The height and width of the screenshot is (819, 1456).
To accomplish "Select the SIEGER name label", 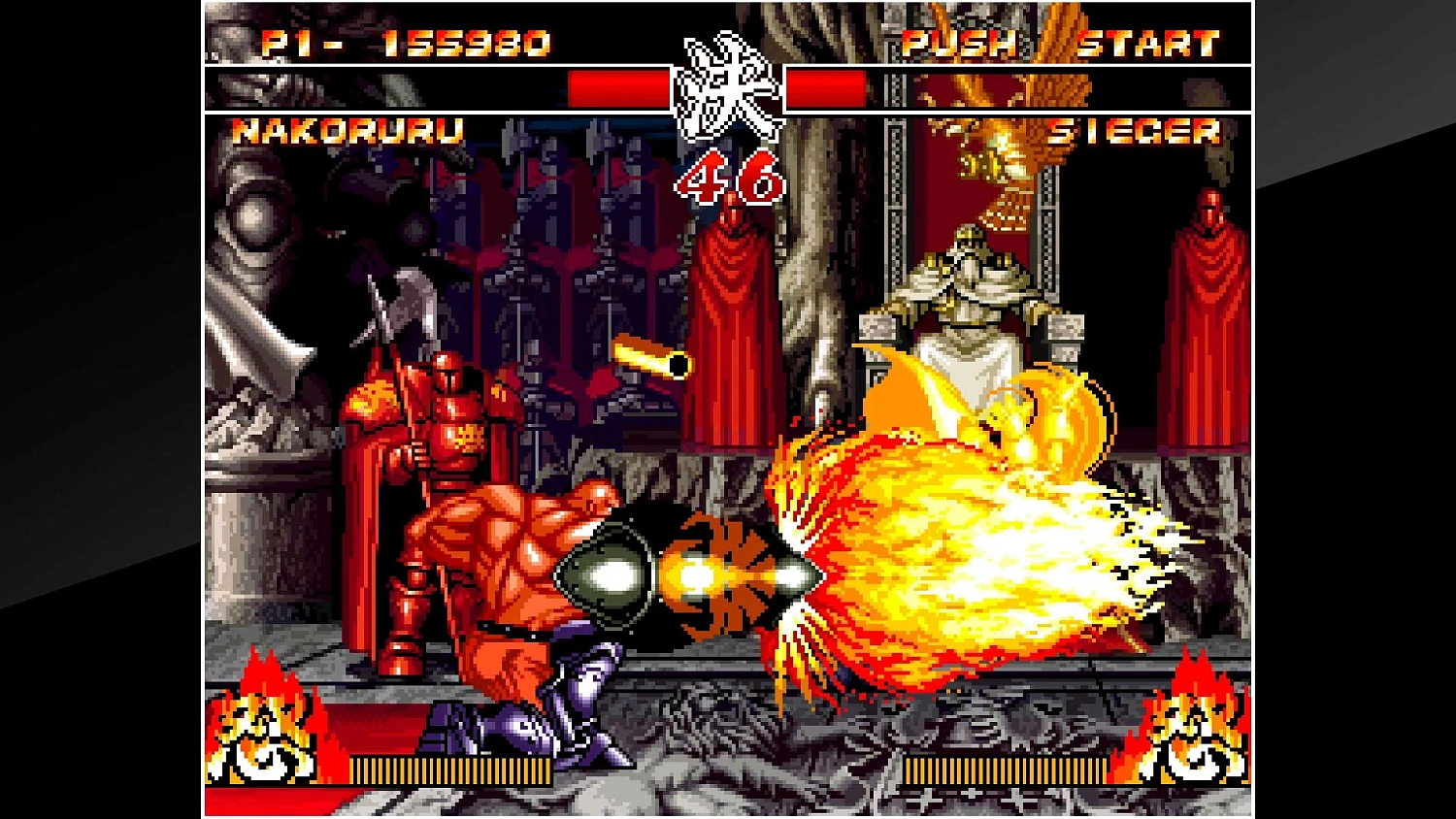I will click(1138, 134).
